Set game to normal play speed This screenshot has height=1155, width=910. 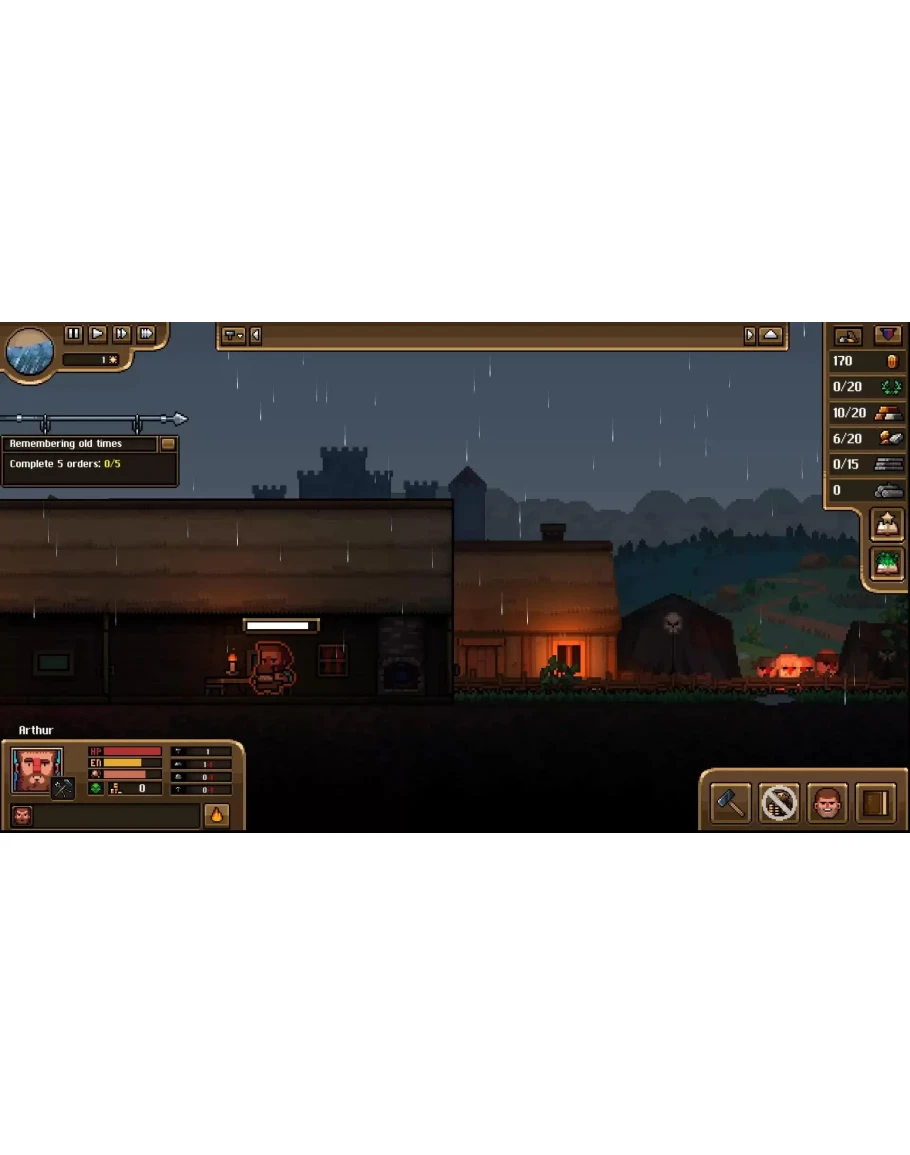pyautogui.click(x=98, y=334)
